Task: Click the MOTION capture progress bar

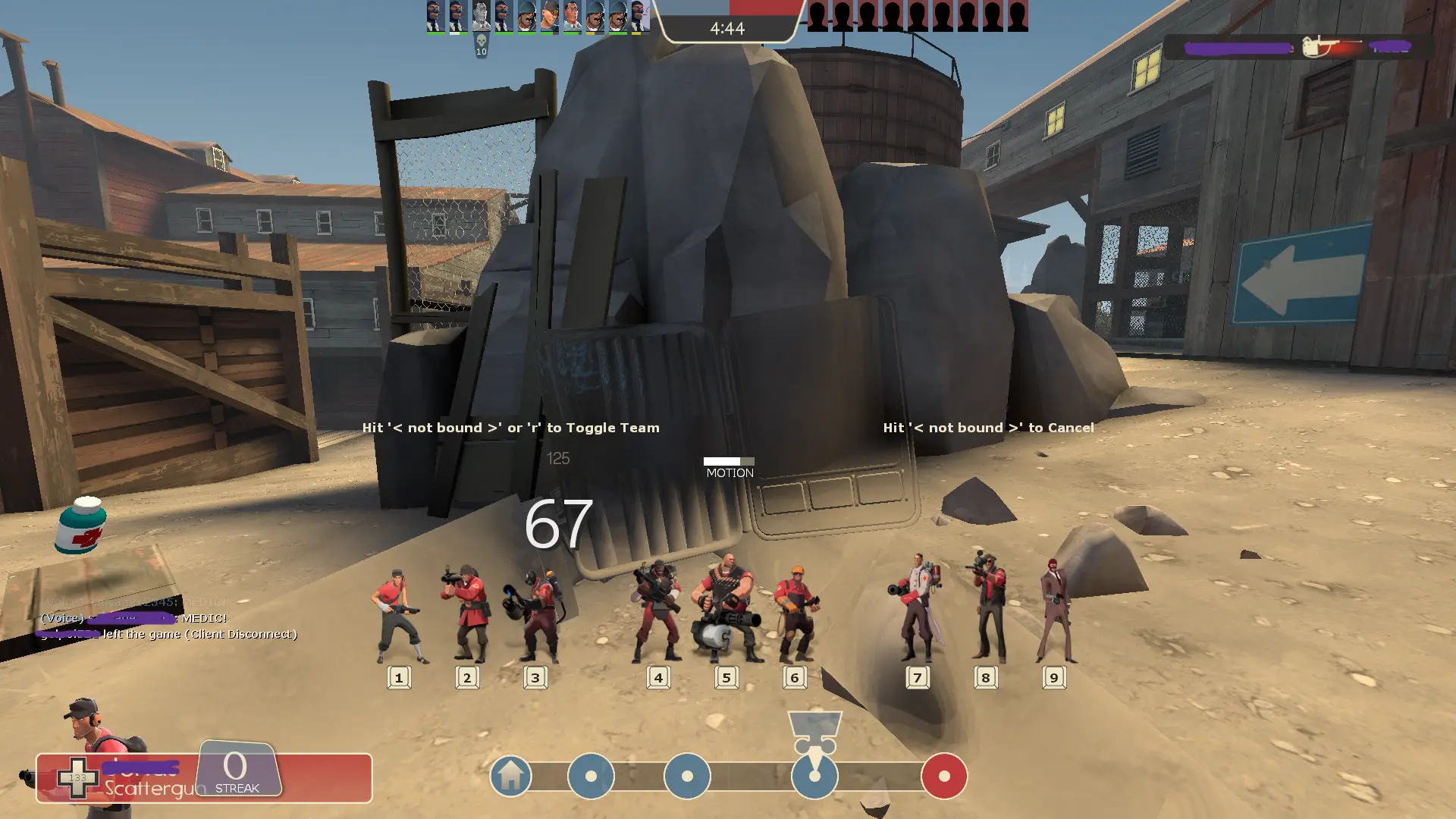Action: pyautogui.click(x=730, y=461)
